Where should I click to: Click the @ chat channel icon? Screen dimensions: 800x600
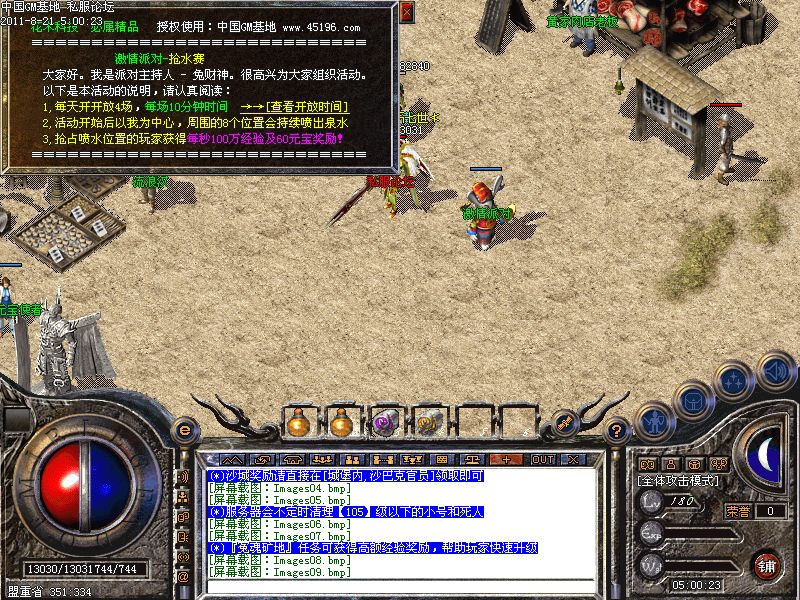183,577
